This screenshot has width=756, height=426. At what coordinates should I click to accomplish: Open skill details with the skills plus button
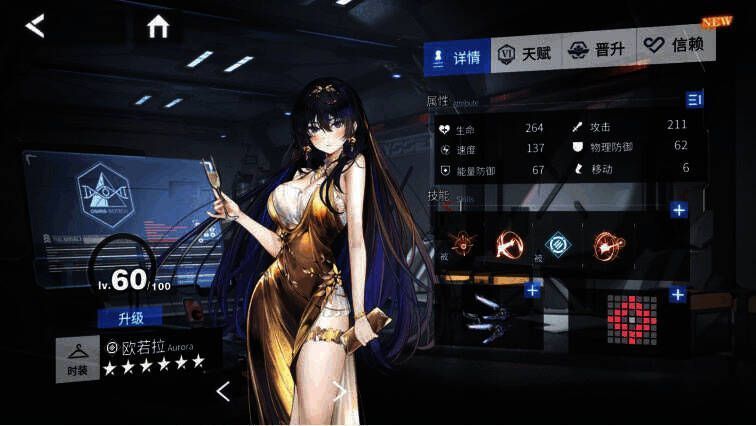click(679, 209)
